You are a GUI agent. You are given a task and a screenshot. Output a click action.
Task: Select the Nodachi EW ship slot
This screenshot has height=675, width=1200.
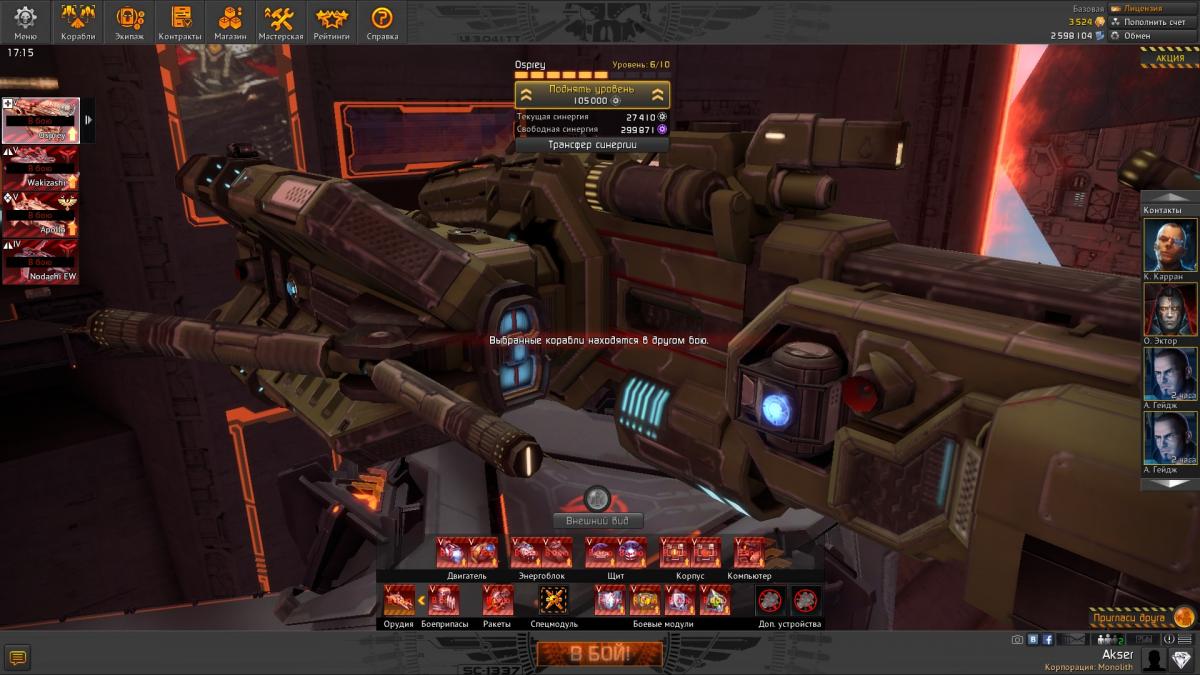coord(41,260)
